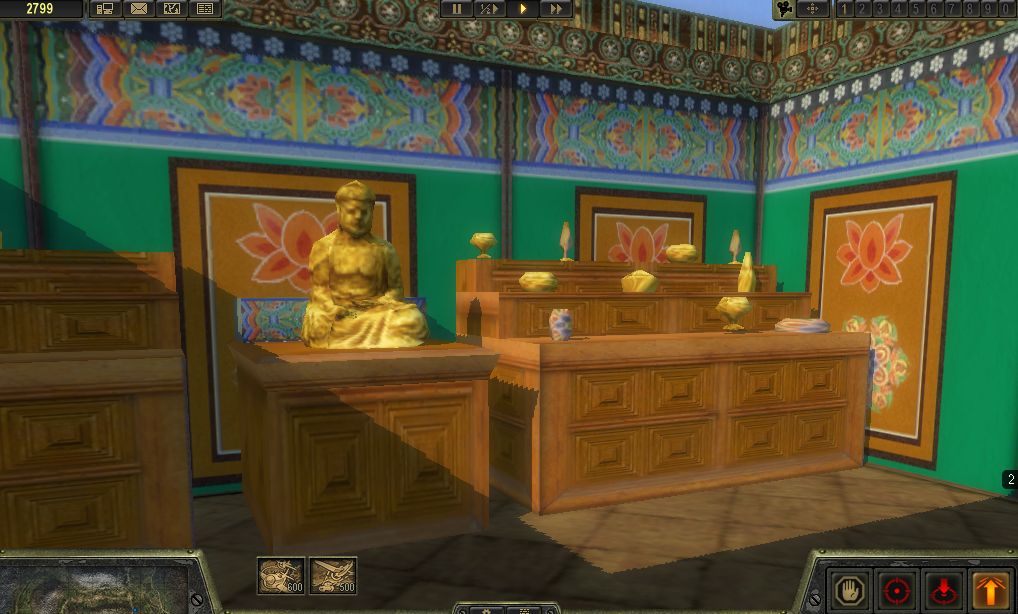Issue the stop order (hand icon)
Viewport: 1018px width, 614px height.
click(850, 588)
